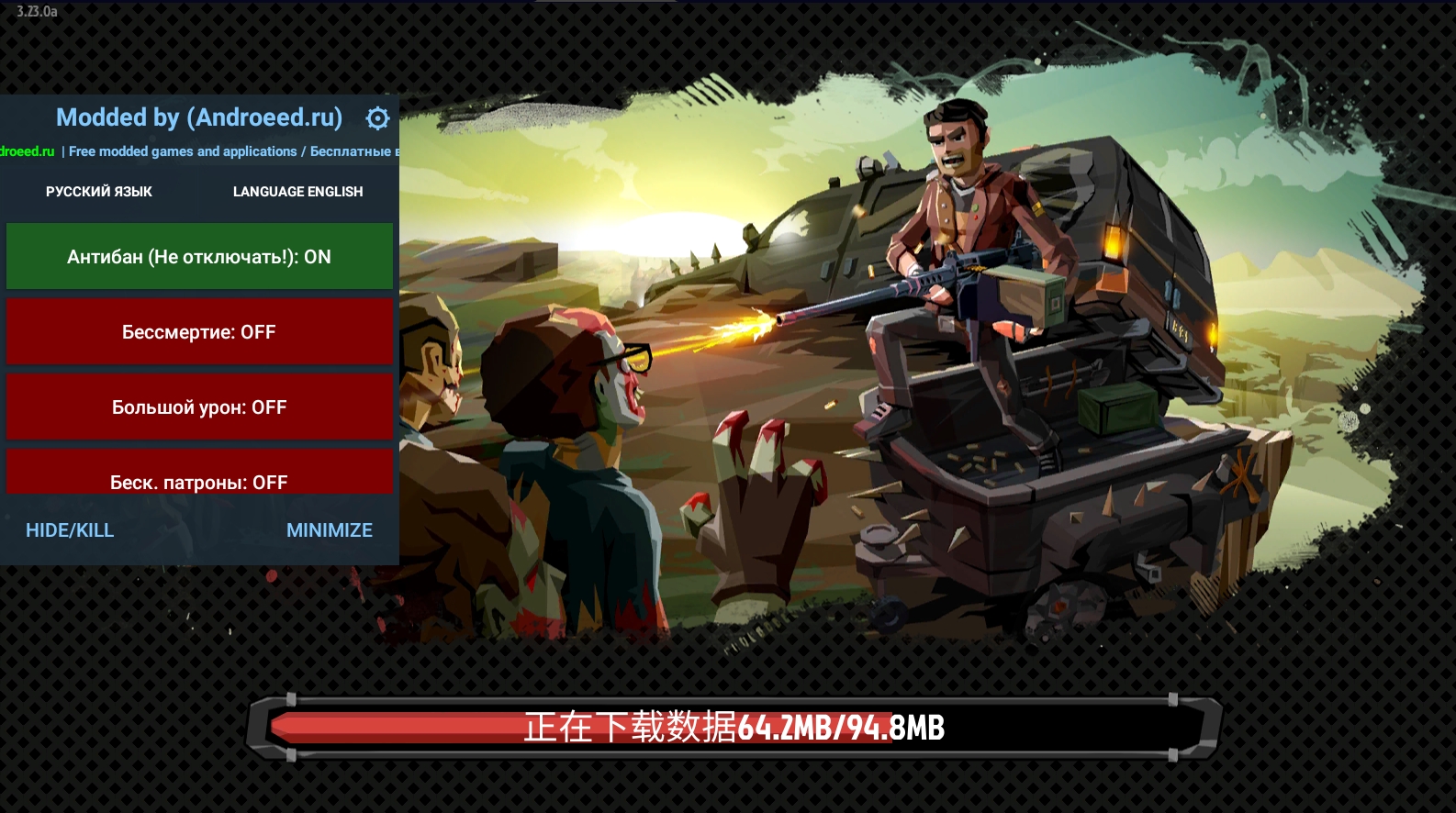Turn on Большой урон

pos(199,407)
